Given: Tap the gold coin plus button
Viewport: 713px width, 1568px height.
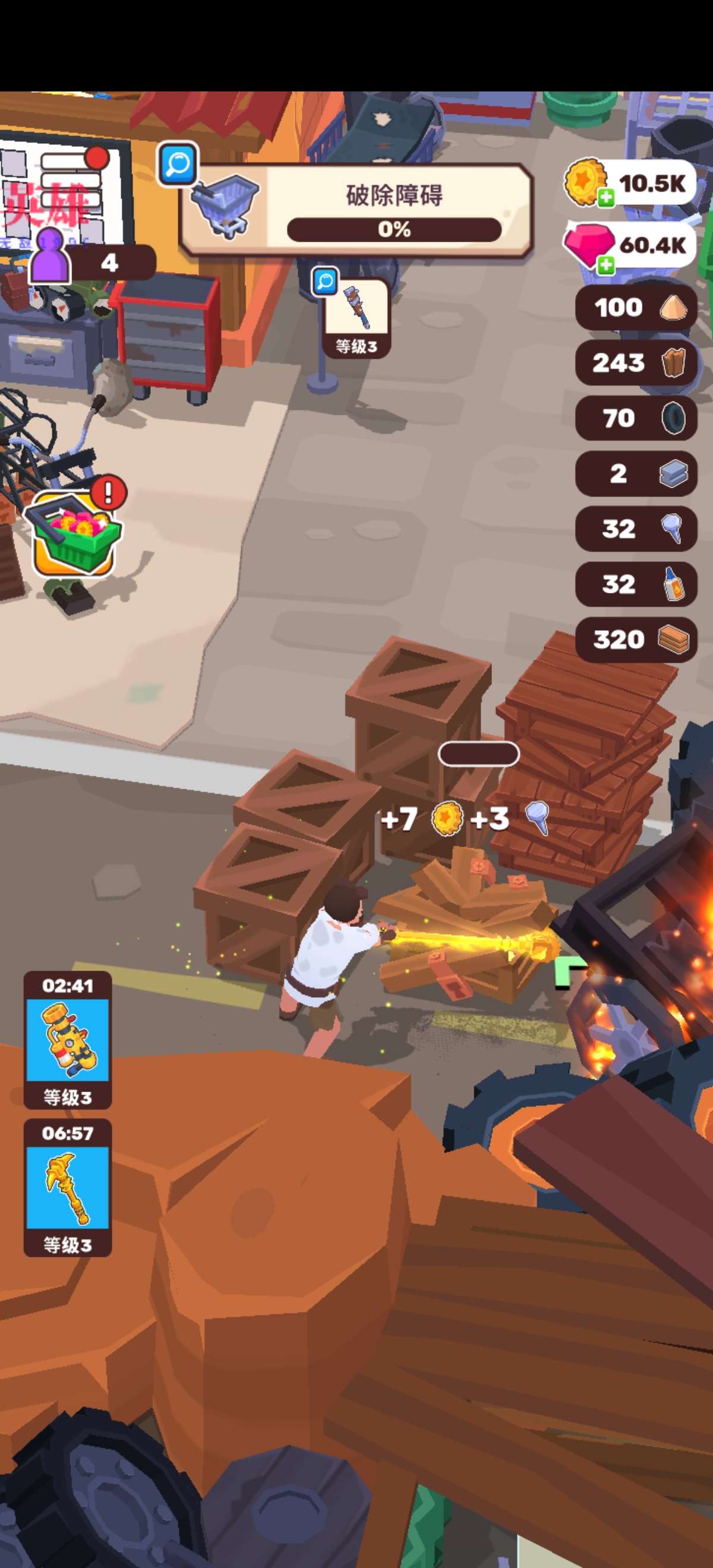Looking at the screenshot, I should point(605,197).
